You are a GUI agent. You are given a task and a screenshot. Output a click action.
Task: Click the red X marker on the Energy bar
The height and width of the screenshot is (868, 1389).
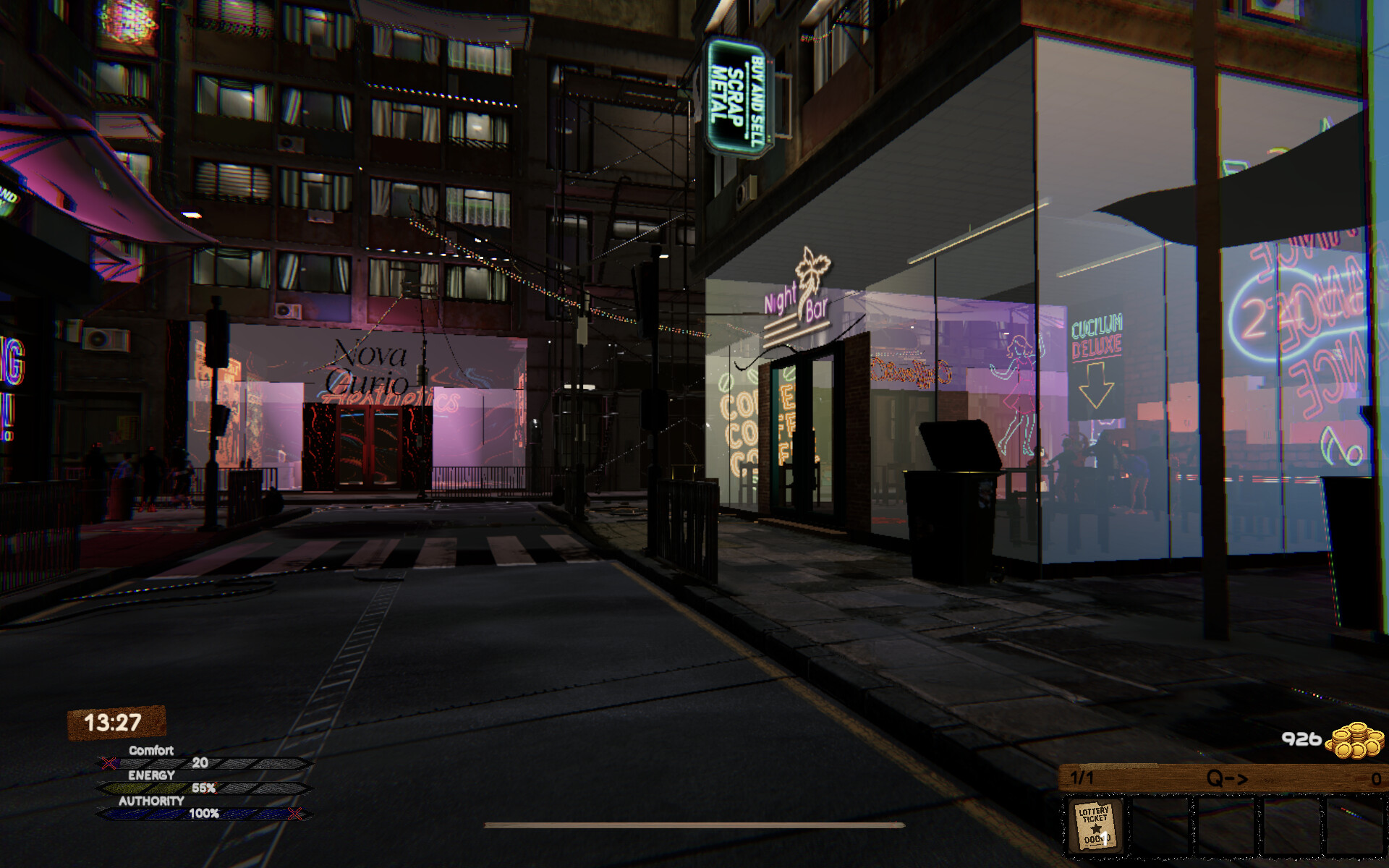click(210, 788)
